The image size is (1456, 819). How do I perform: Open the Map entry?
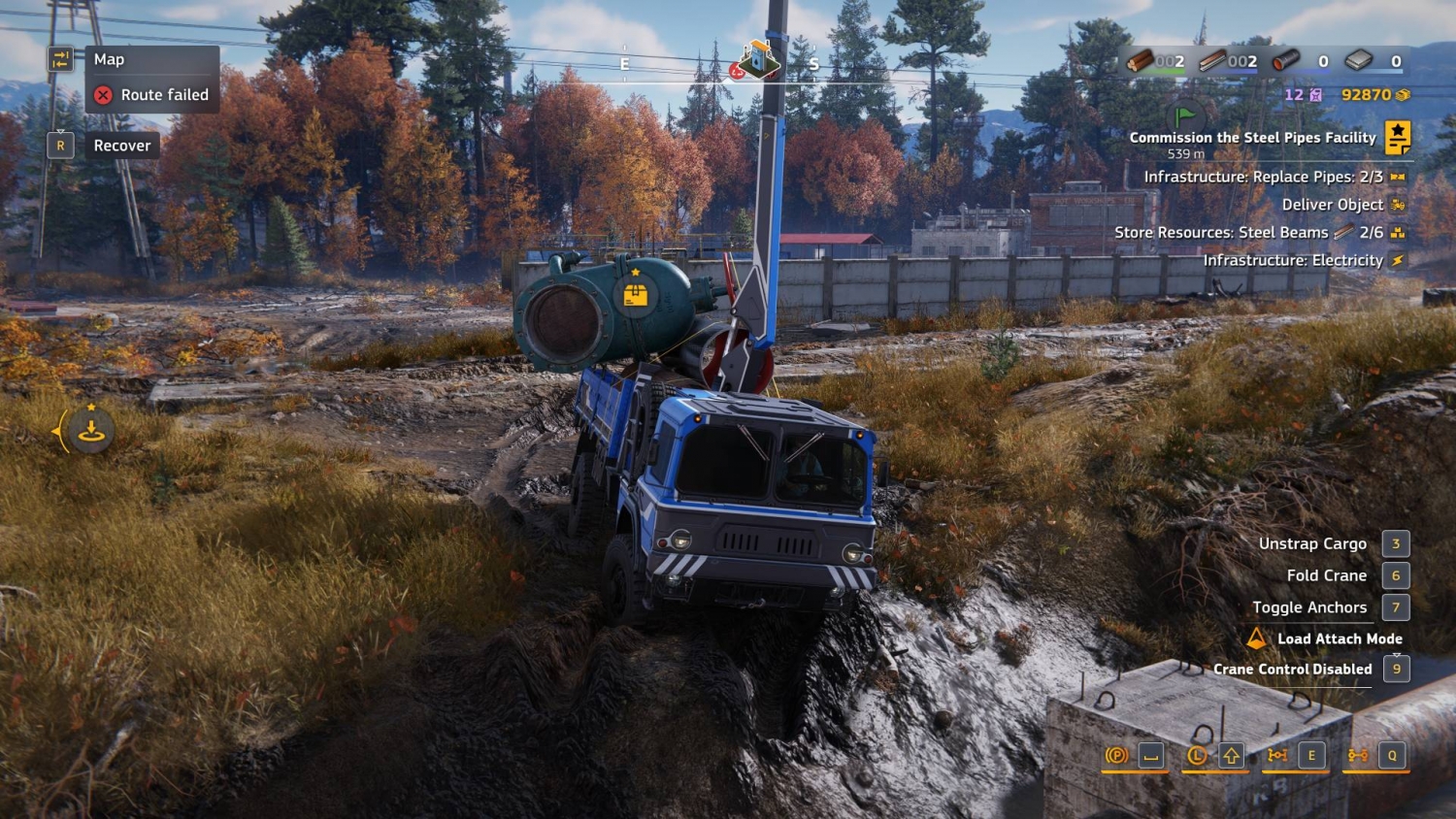tap(109, 60)
